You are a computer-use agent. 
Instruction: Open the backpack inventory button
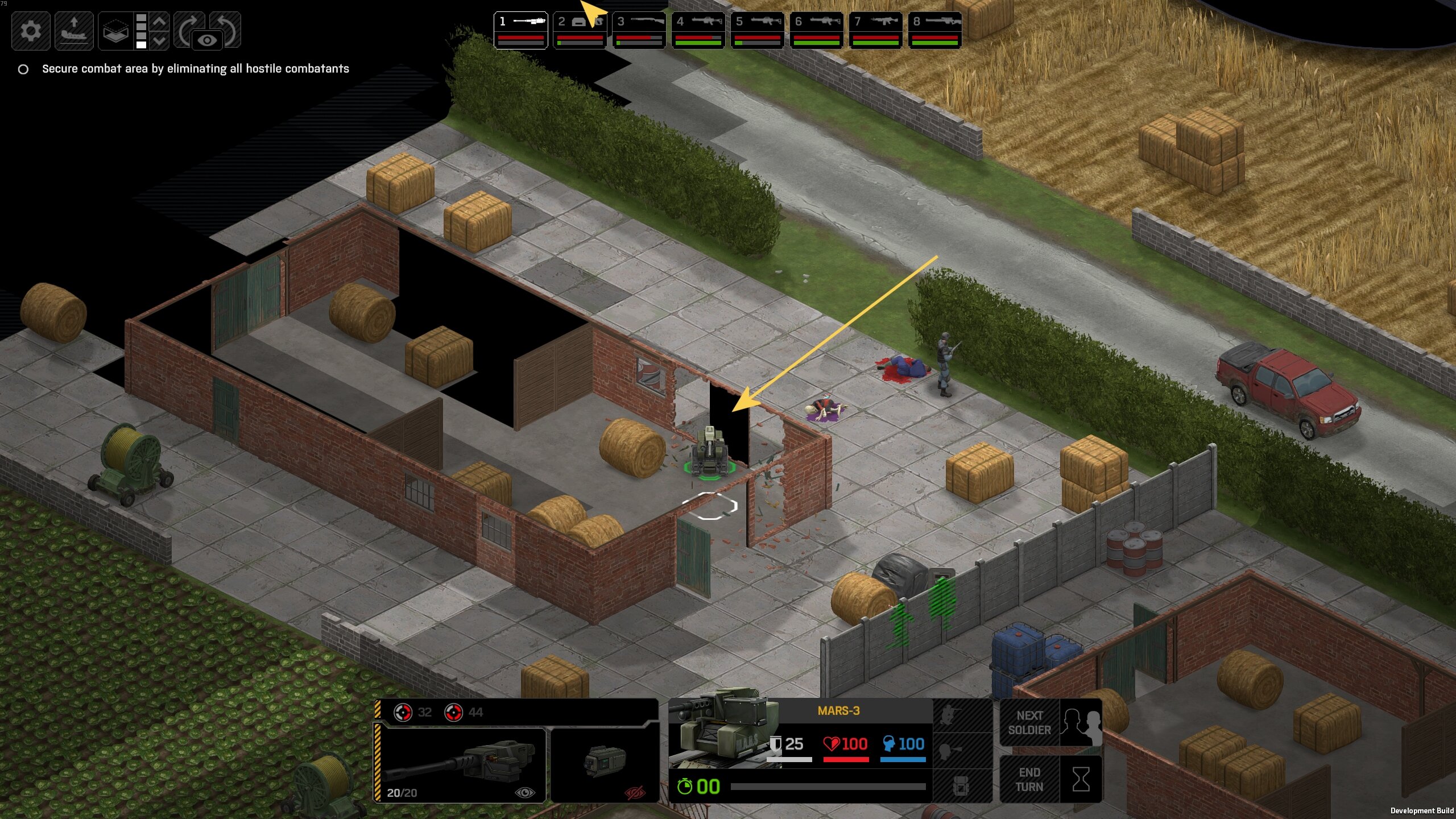[962, 786]
